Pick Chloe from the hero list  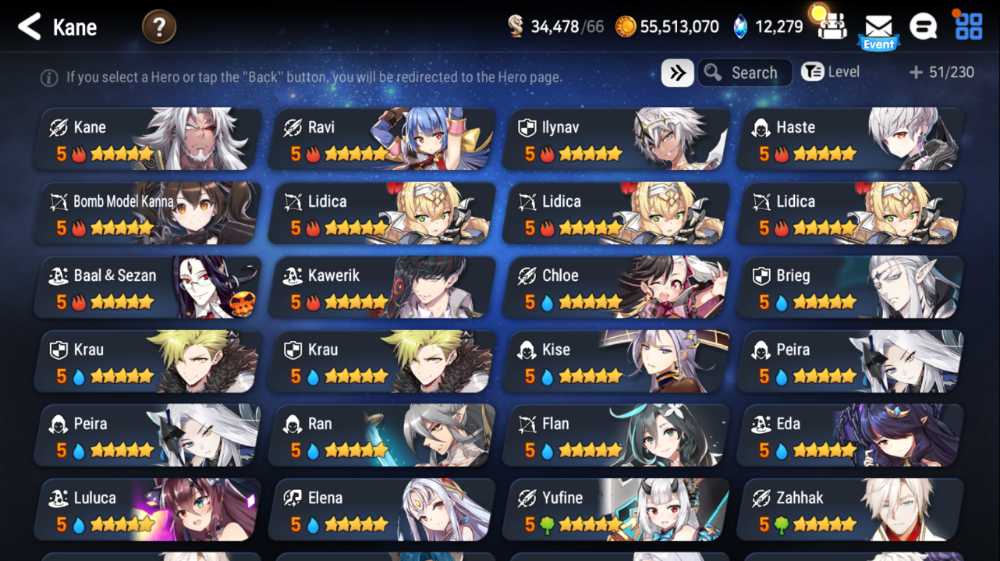617,288
